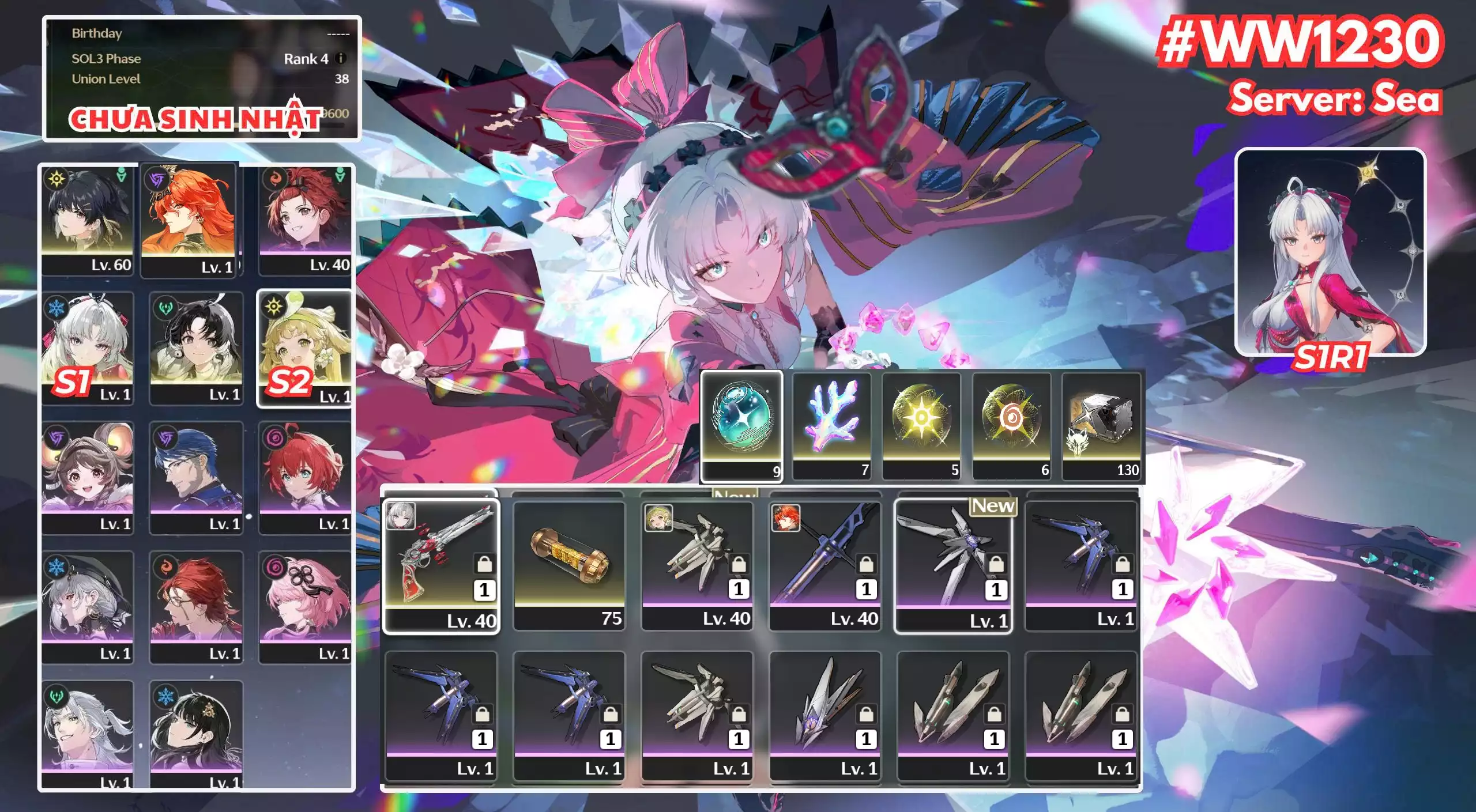1476x812 pixels.
Task: Select the teal orb item with count 9
Action: (x=741, y=425)
